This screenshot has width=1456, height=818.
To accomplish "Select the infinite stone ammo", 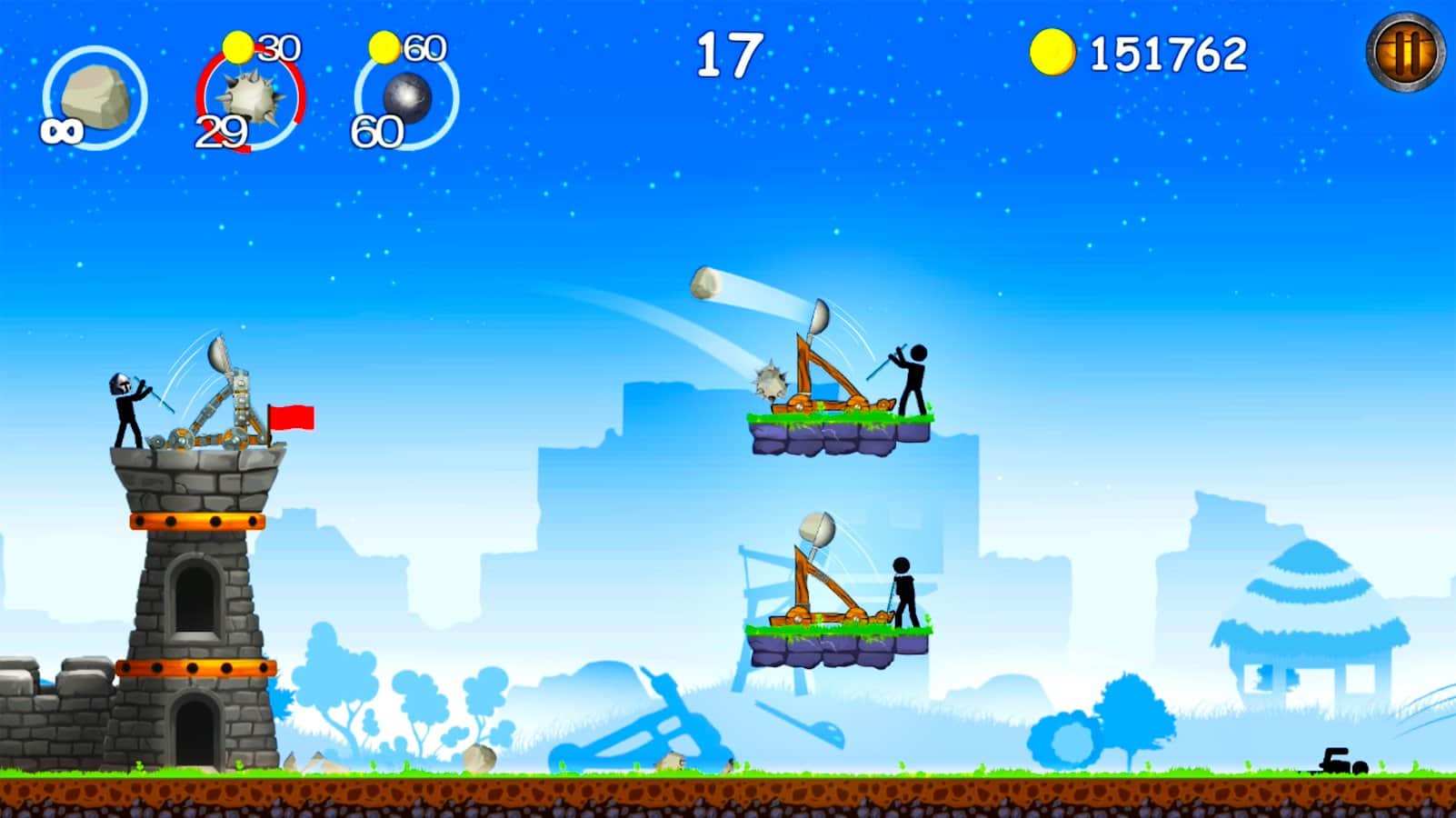I will 95,95.
